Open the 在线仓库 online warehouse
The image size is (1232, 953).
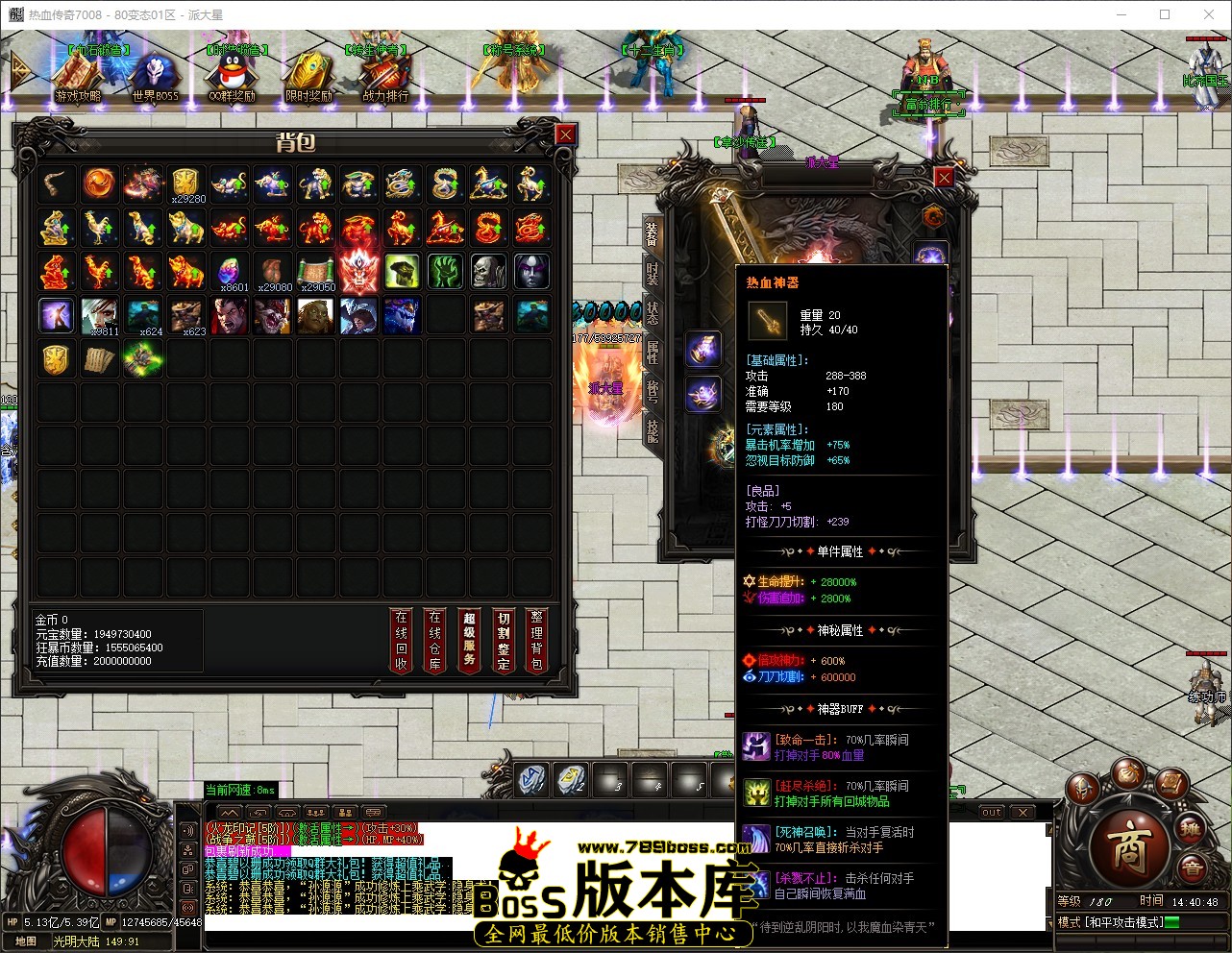(434, 640)
